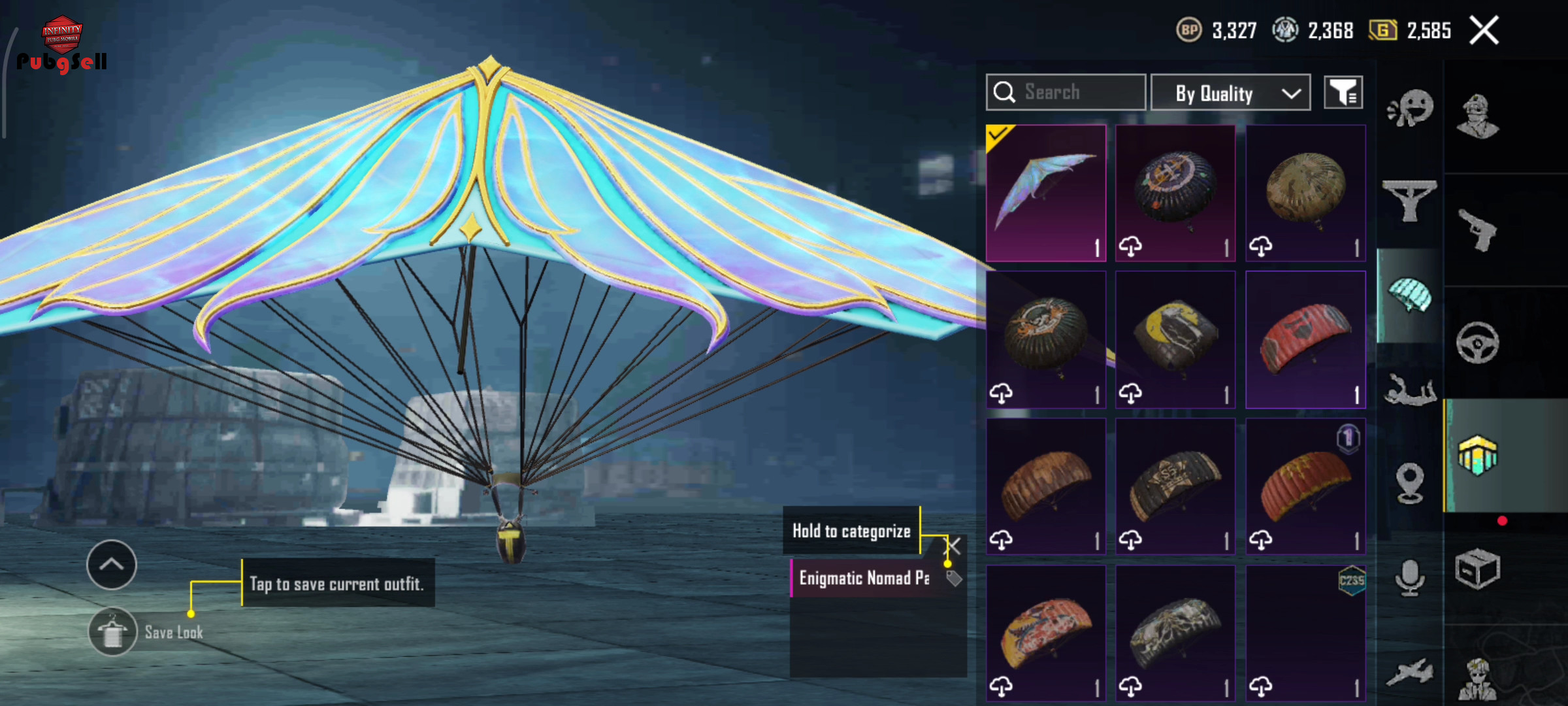
Task: Open the microphone voice tab
Action: pos(1410,577)
